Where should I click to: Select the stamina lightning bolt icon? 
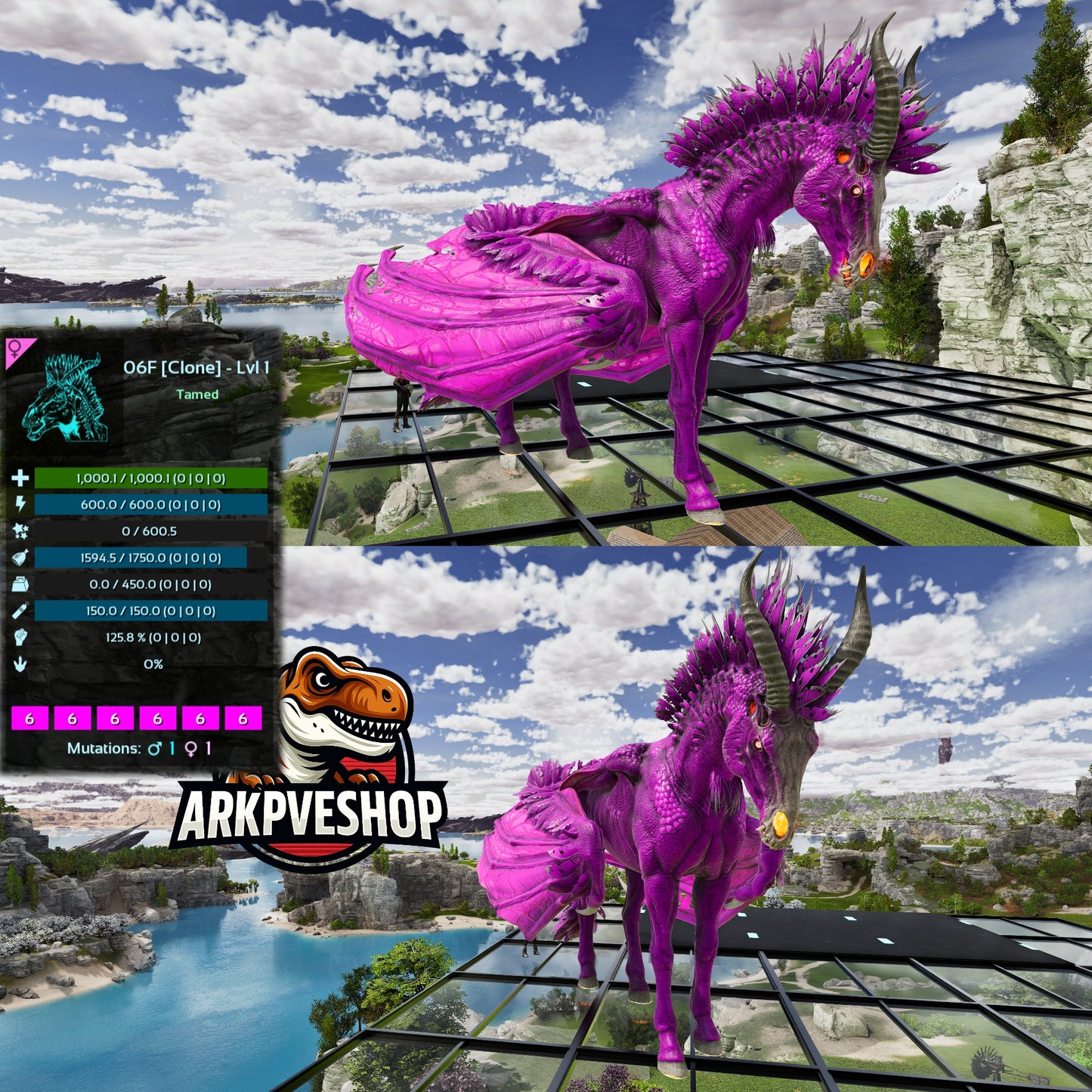pos(20,504)
